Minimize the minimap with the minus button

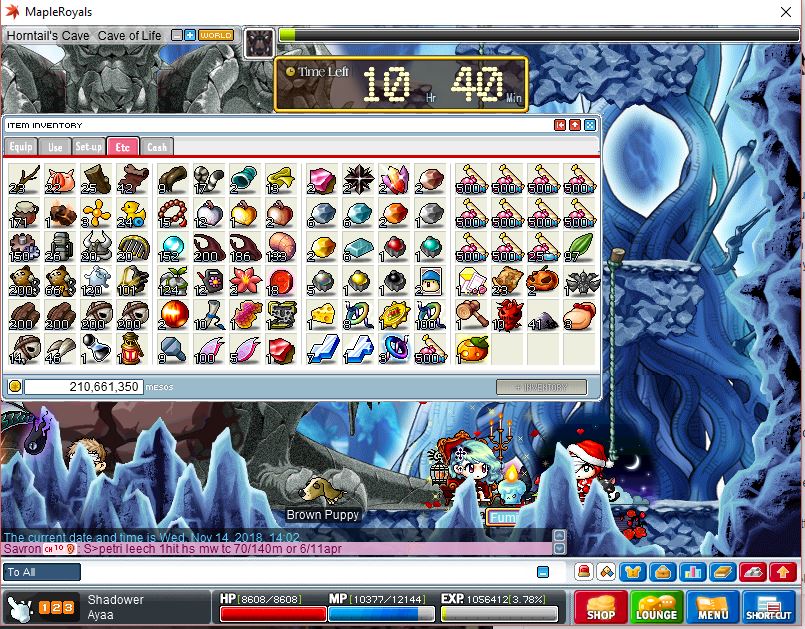[177, 35]
